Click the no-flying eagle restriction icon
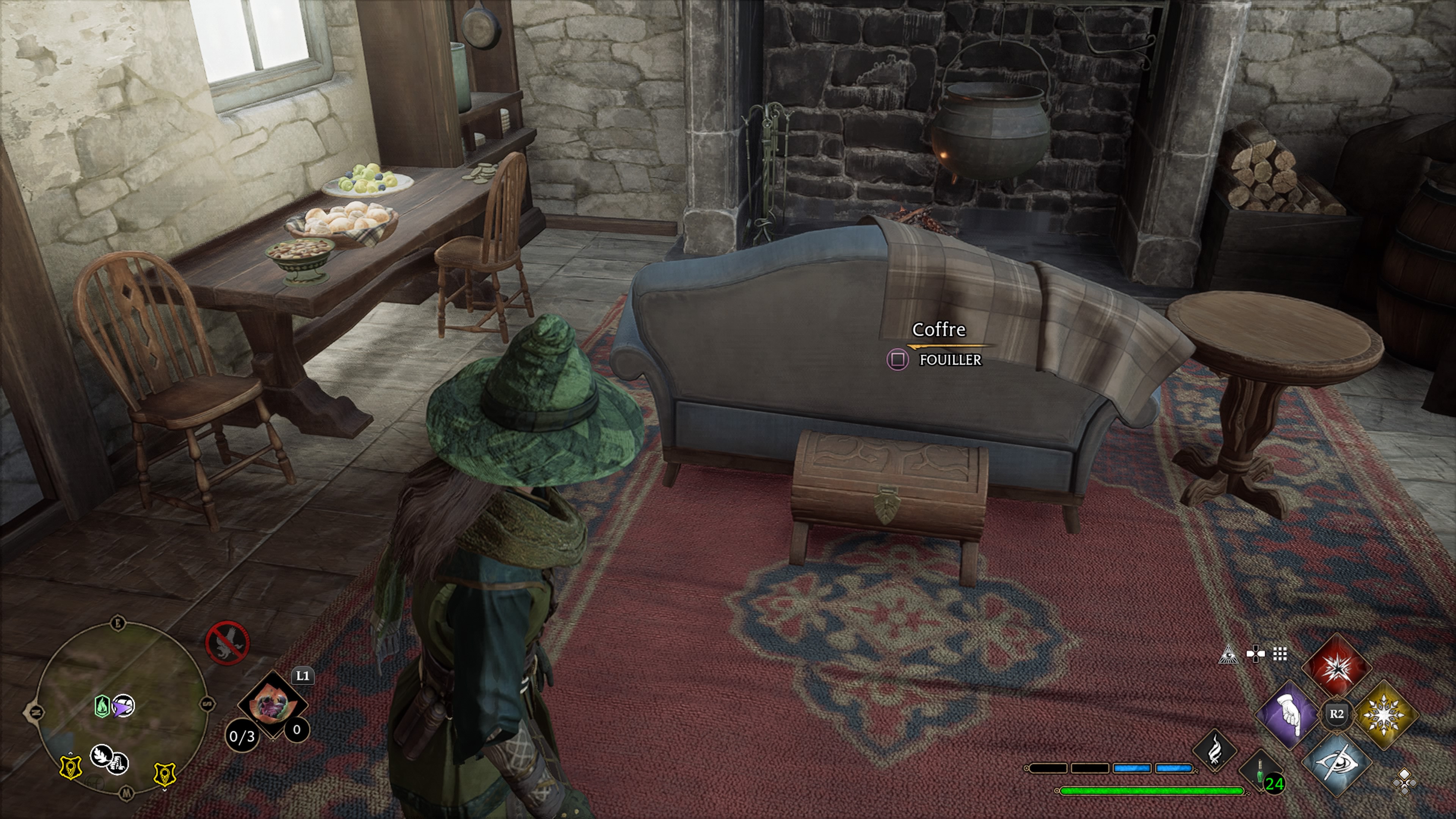Viewport: 1456px width, 819px height. click(x=227, y=643)
